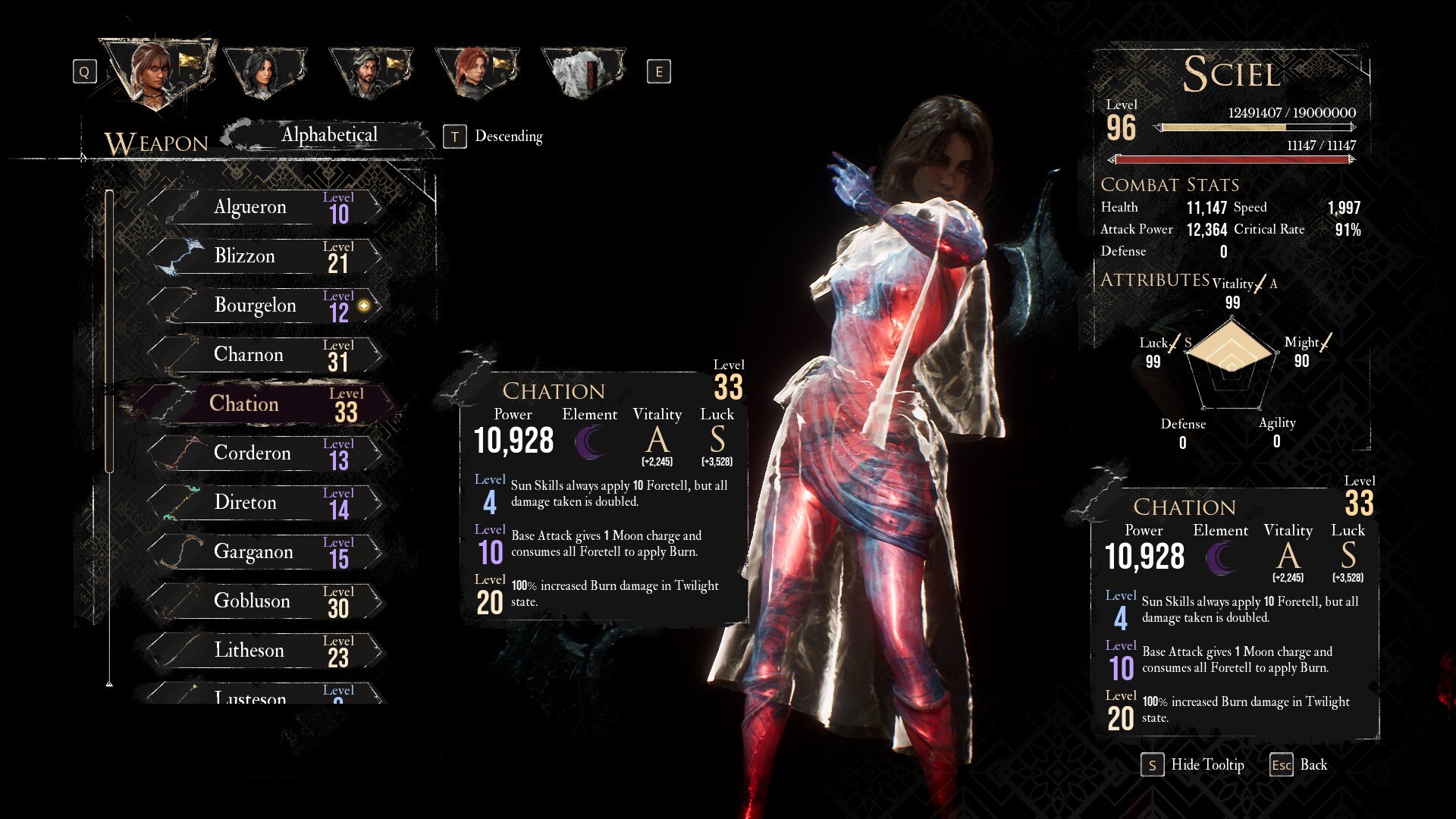Switch to the dark-haired woman portrait
The image size is (1456, 819).
264,72
